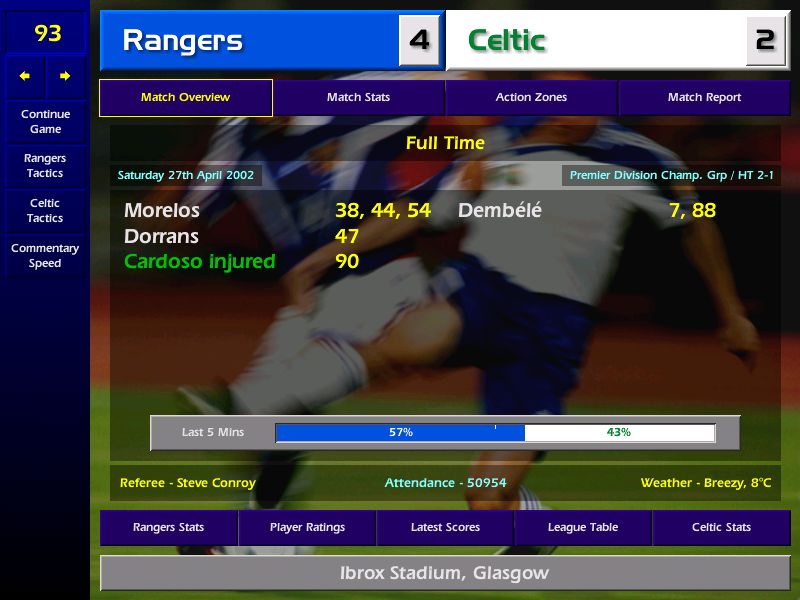
Task: View Celtic Stats
Action: point(721,527)
